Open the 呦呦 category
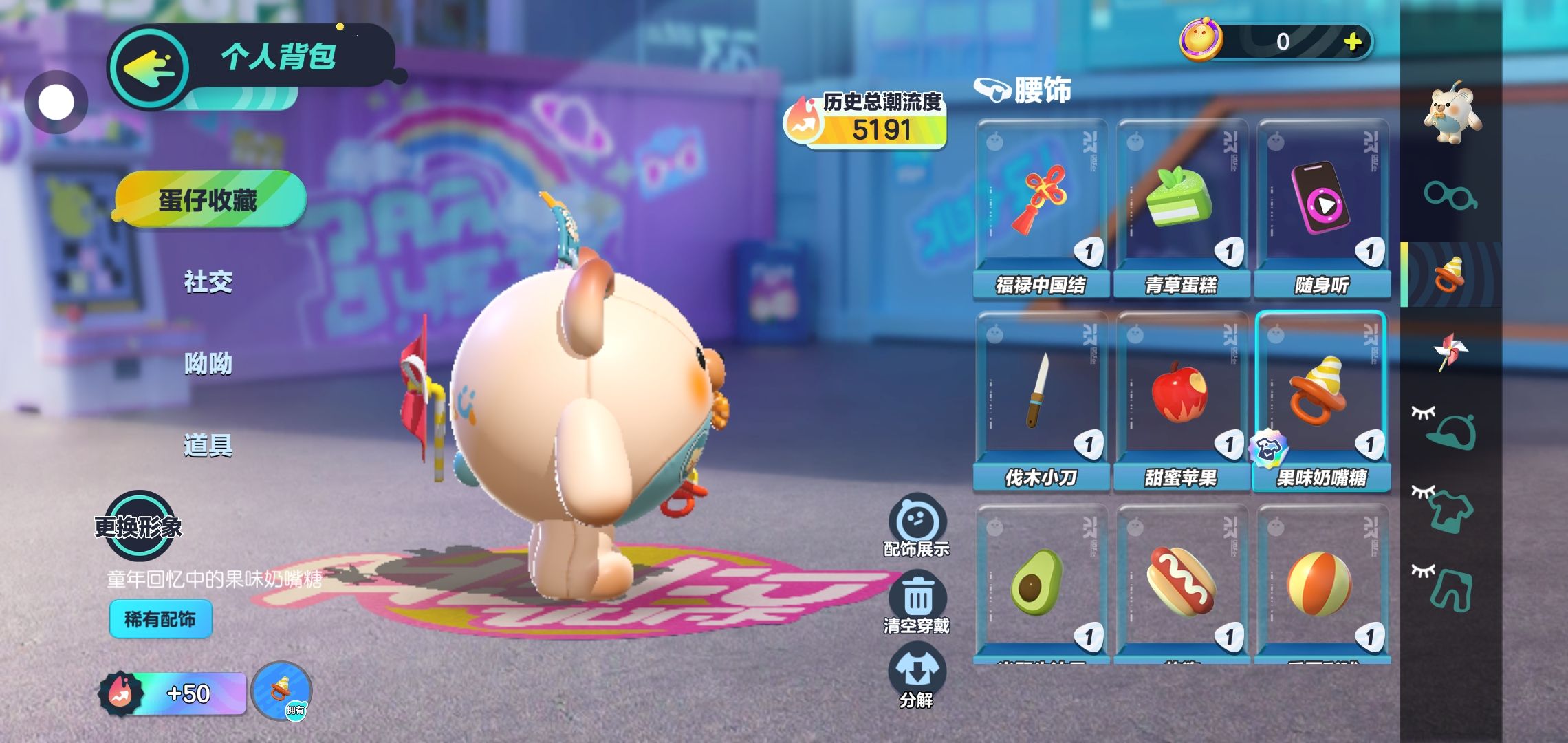The height and width of the screenshot is (743, 1568). click(208, 363)
